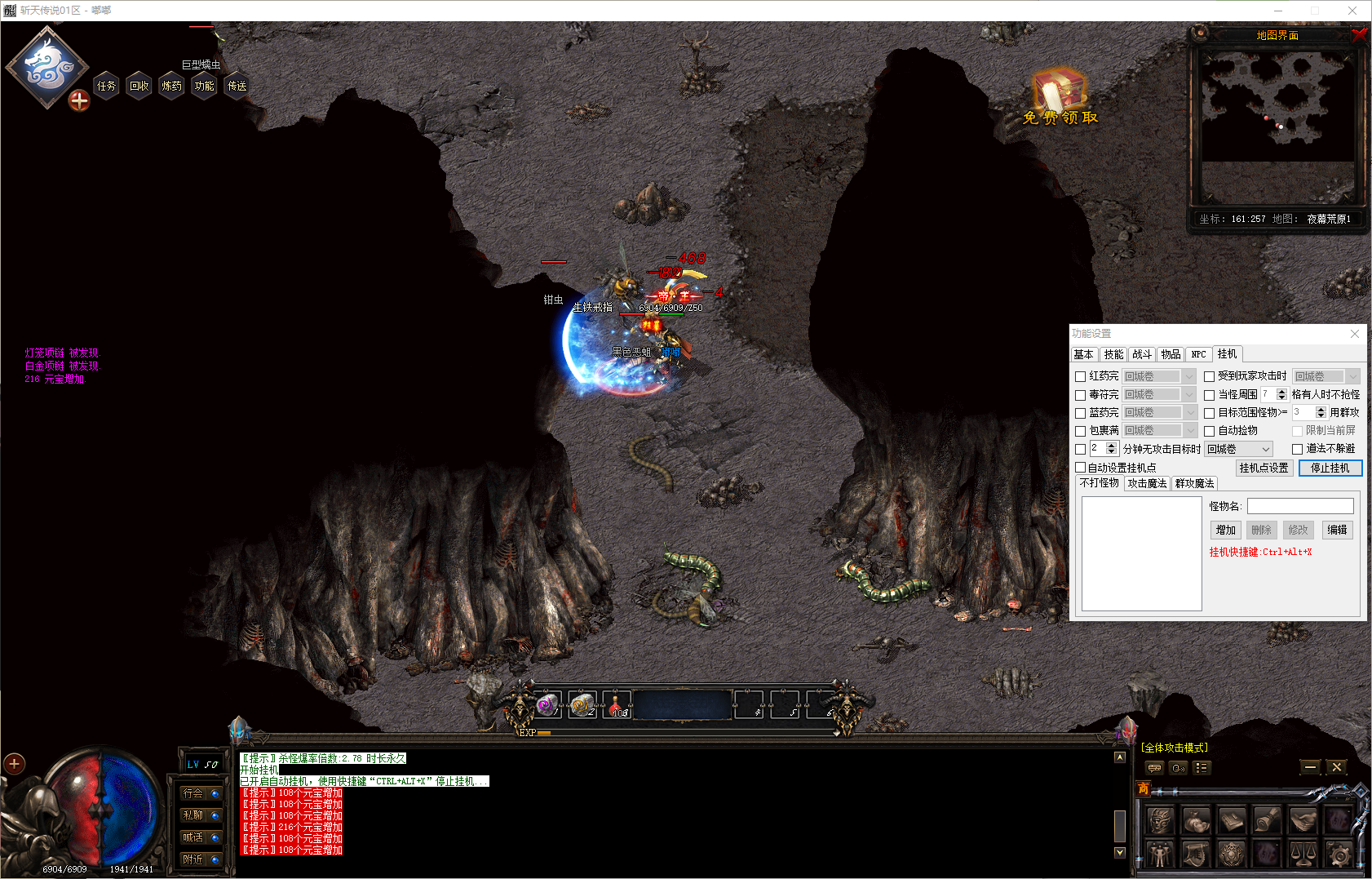
Task: Minimize the game window
Action: (x=1277, y=11)
